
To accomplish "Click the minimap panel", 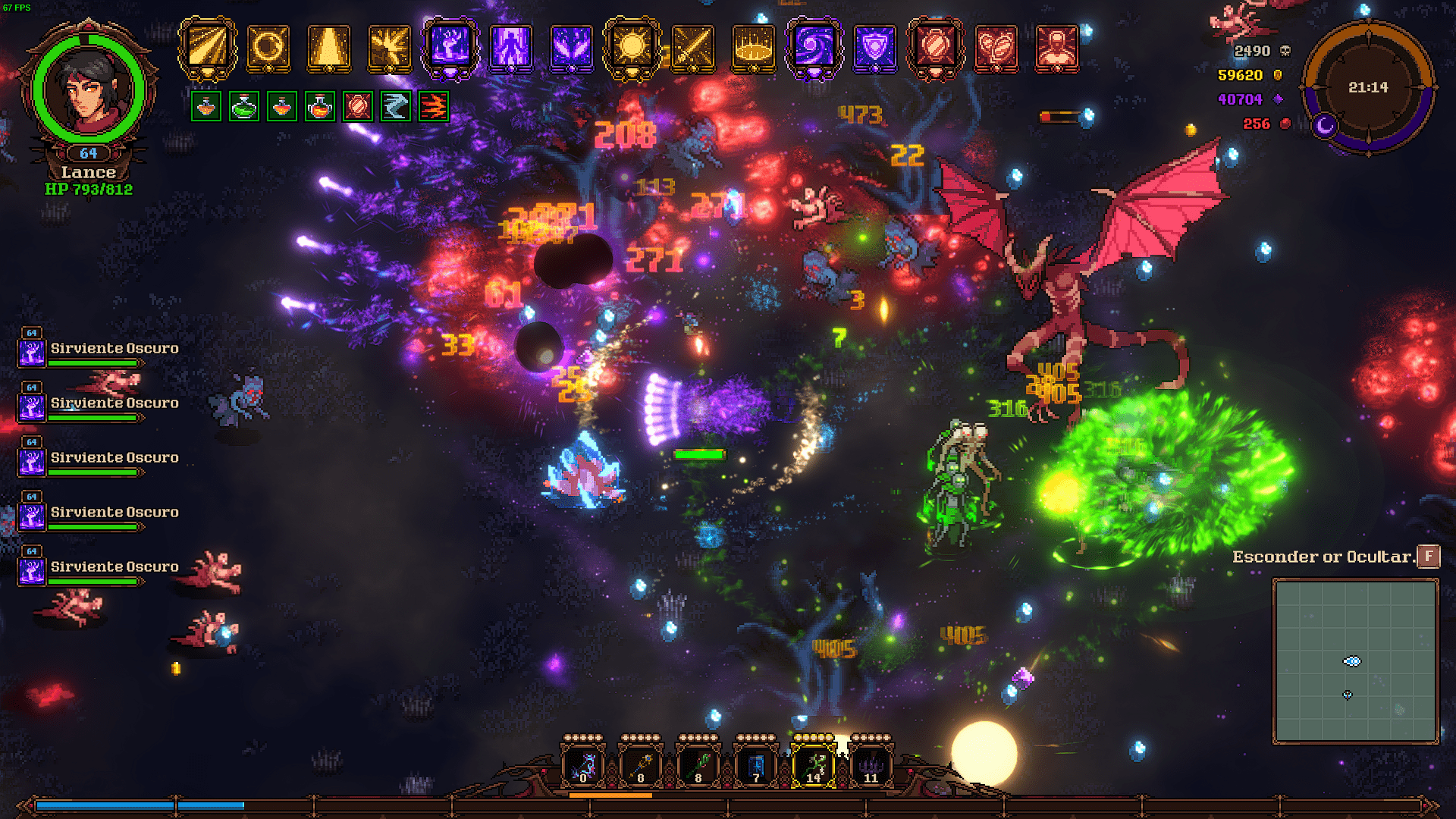I will click(x=1355, y=661).
